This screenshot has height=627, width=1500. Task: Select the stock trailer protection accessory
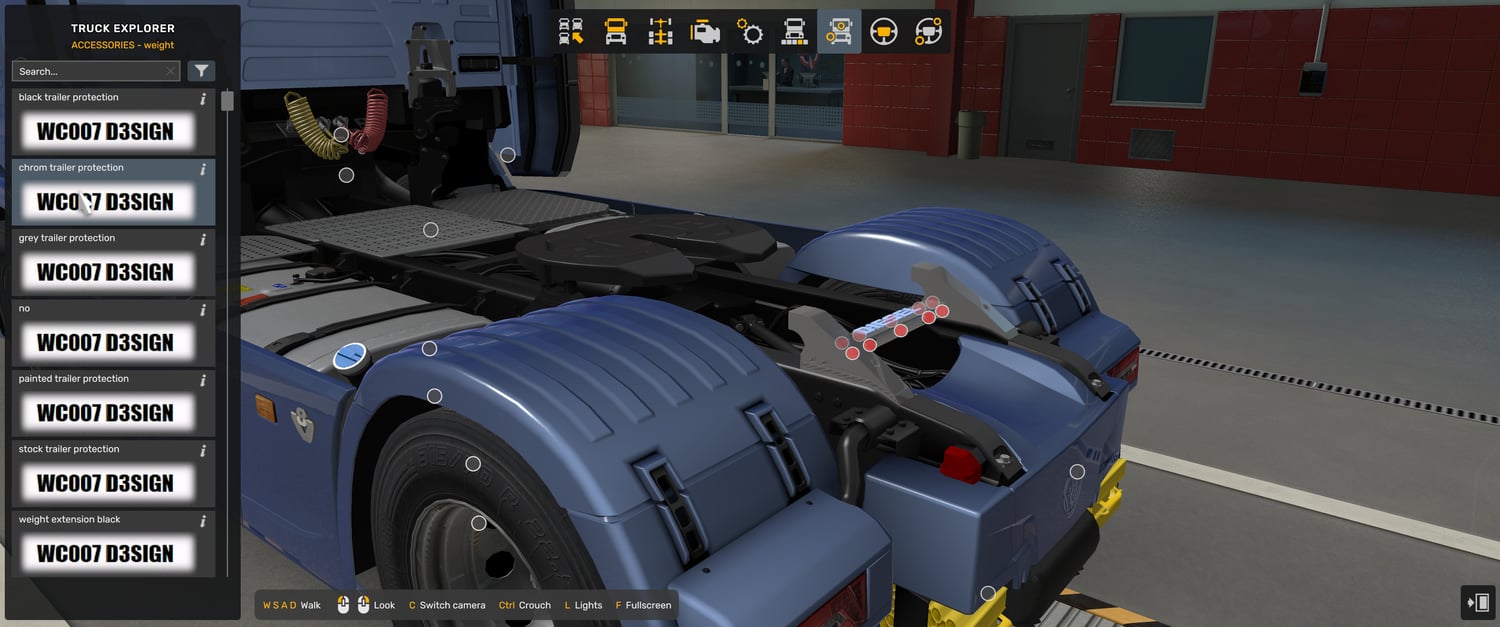[105, 483]
